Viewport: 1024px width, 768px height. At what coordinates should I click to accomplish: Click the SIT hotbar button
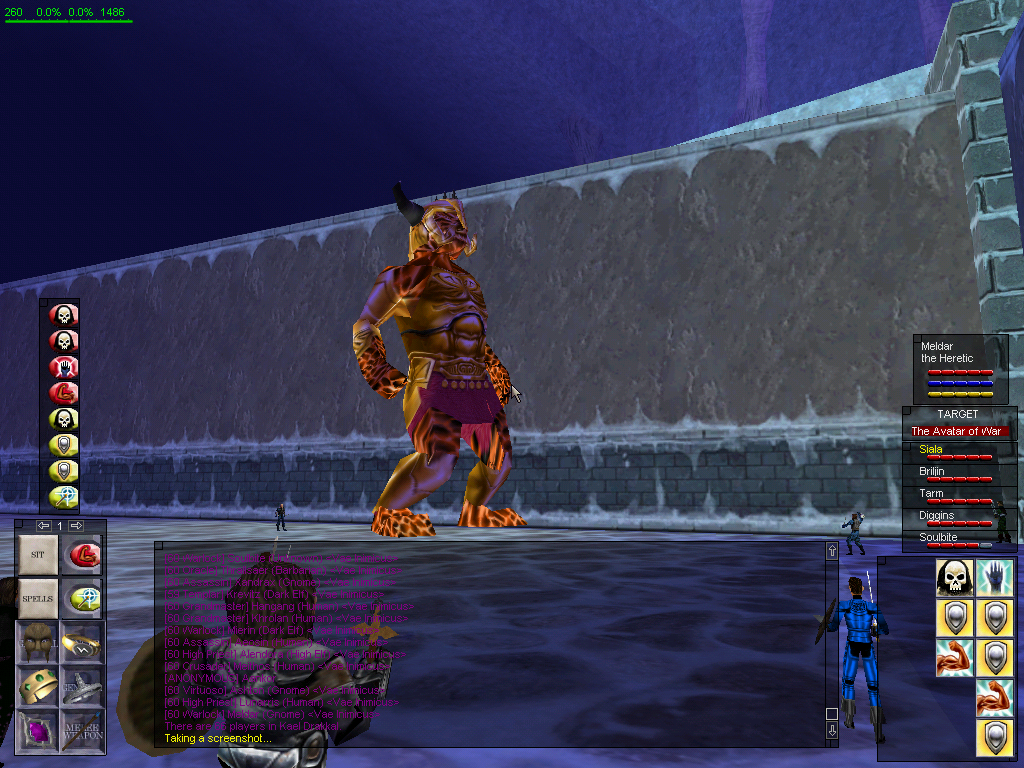(x=37, y=554)
